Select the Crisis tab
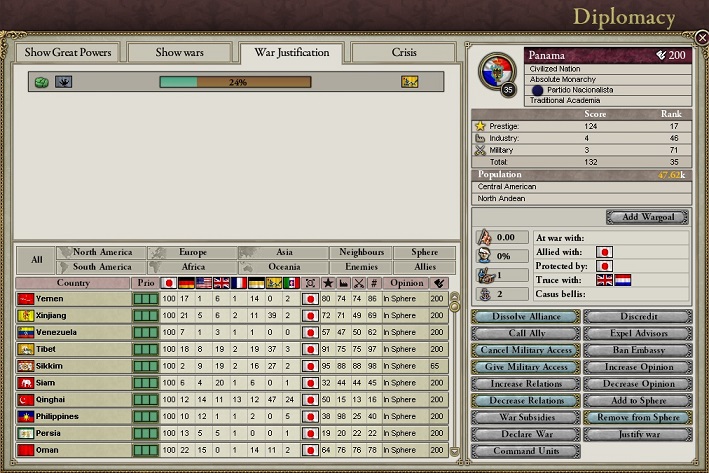 404,52
